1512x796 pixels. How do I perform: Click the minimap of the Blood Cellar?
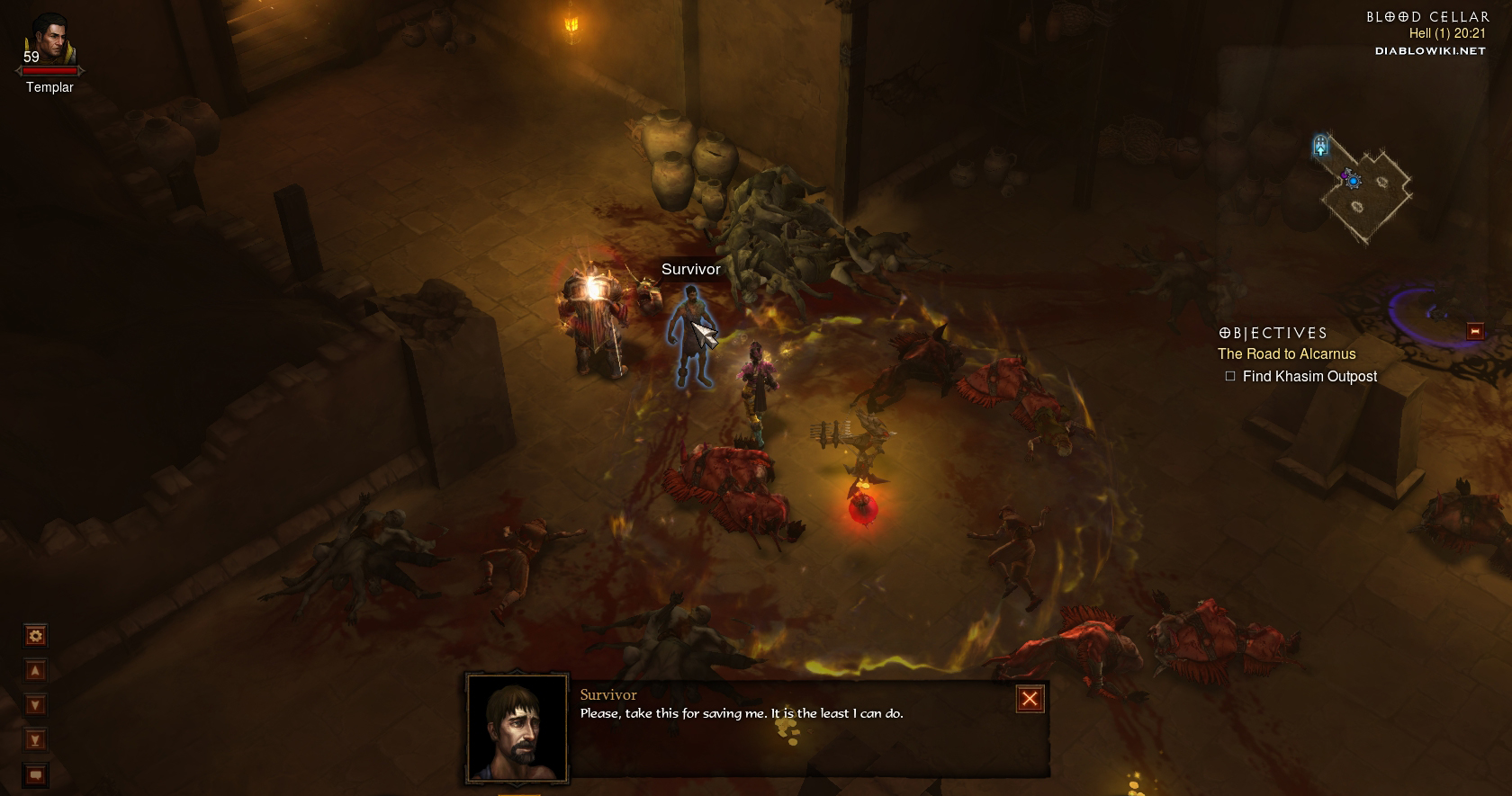coord(1365,190)
